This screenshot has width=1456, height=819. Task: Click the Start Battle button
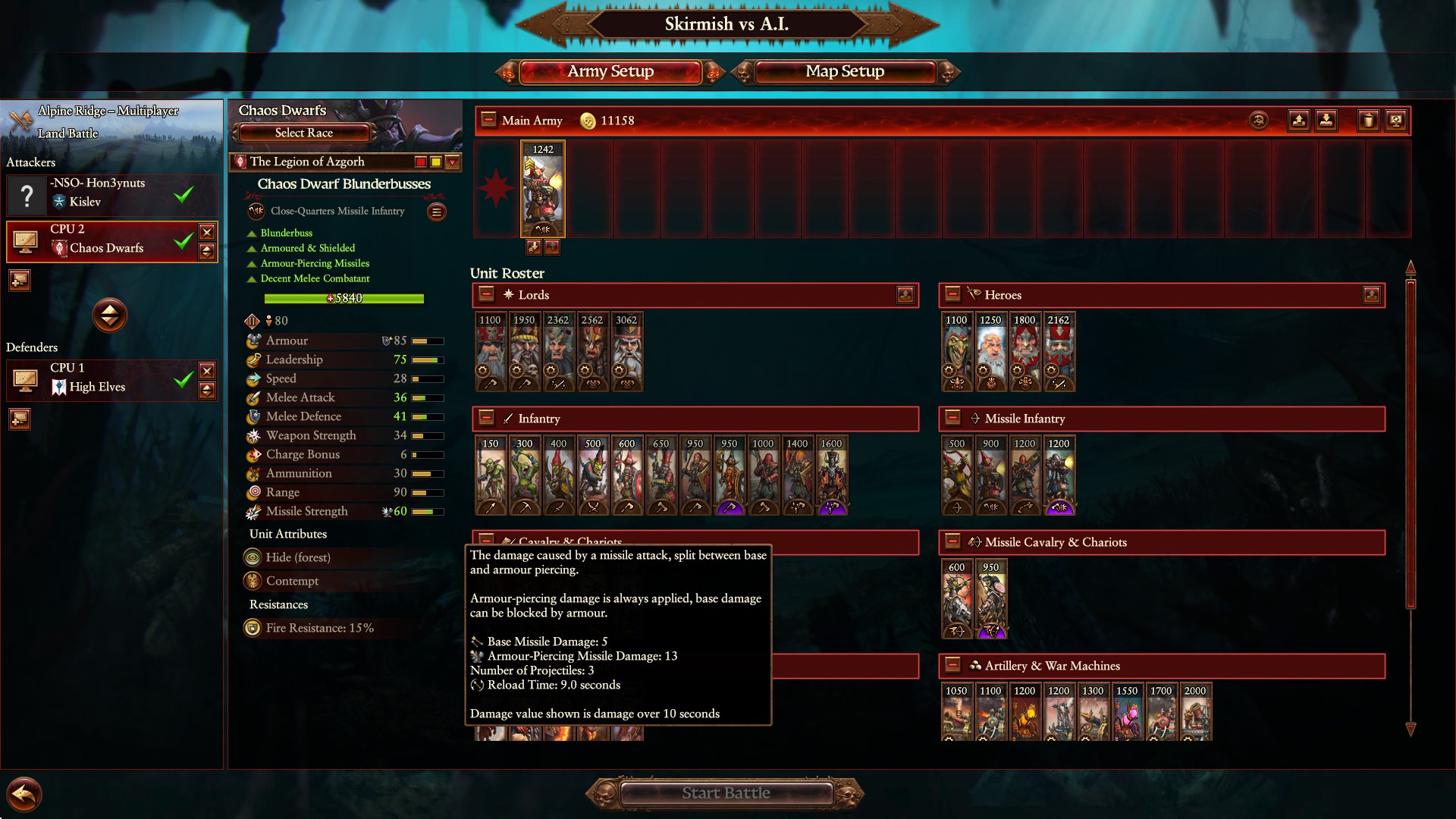point(726,793)
